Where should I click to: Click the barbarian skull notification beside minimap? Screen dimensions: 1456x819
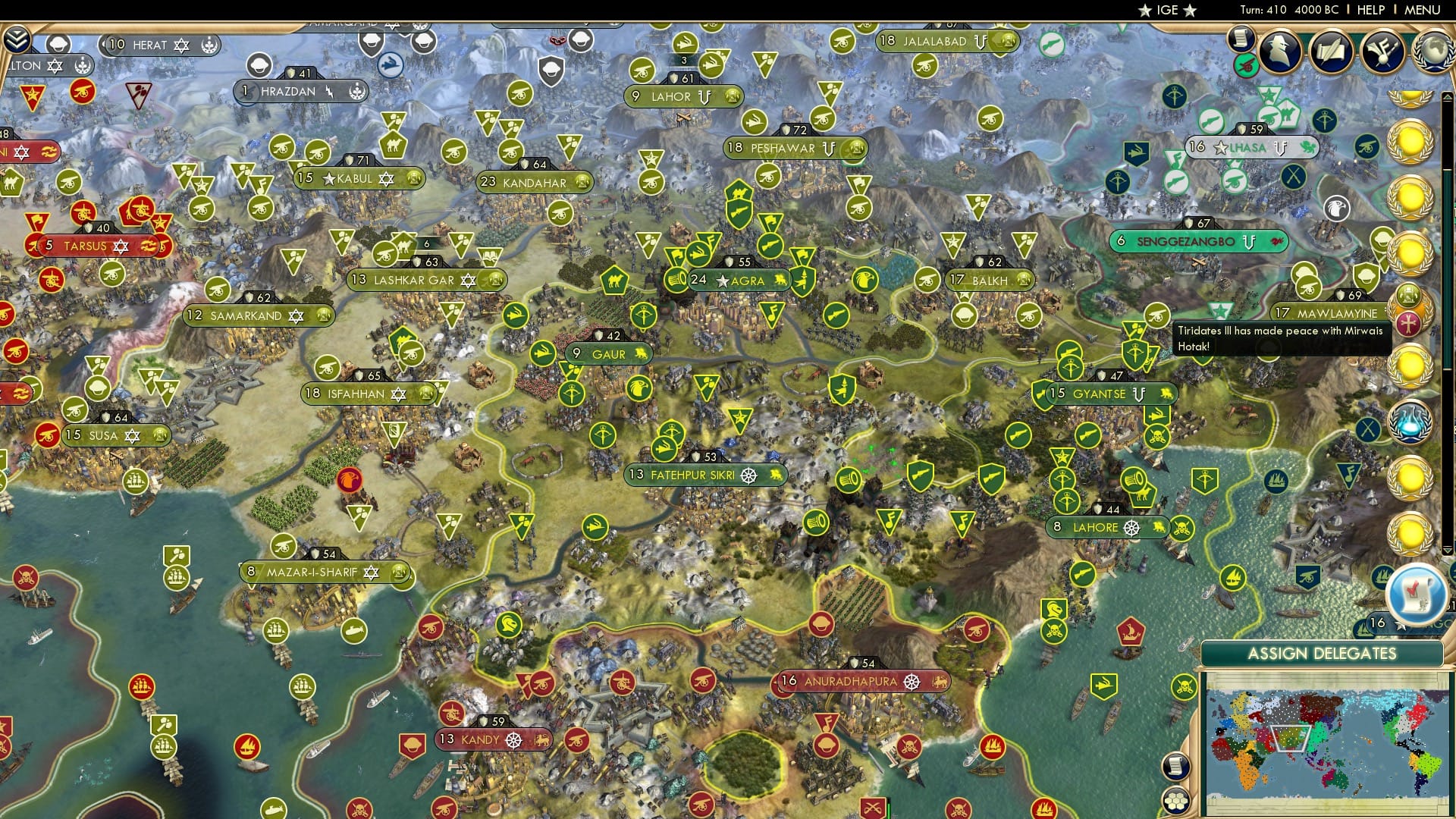(x=1184, y=685)
